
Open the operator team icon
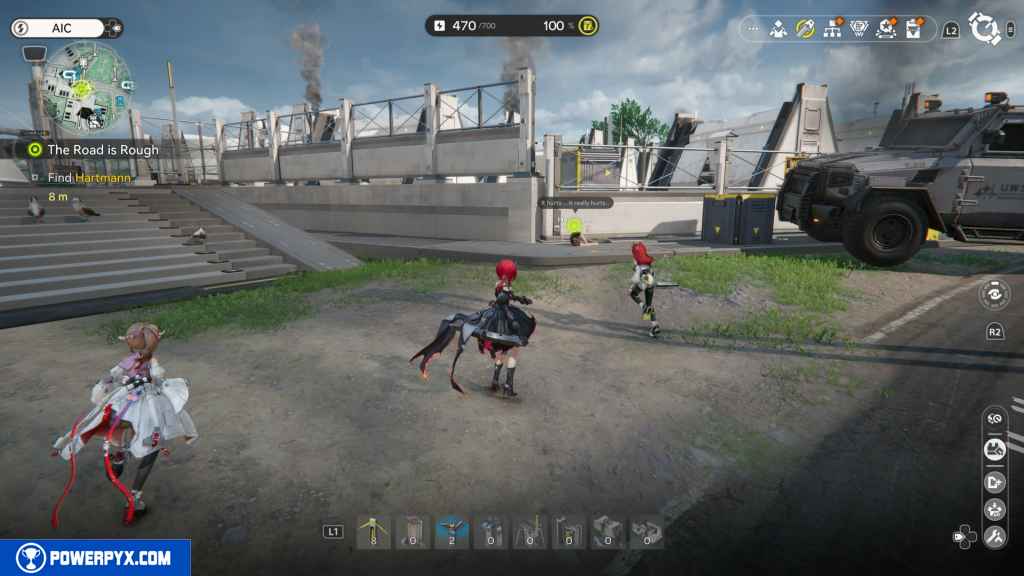[x=778, y=29]
